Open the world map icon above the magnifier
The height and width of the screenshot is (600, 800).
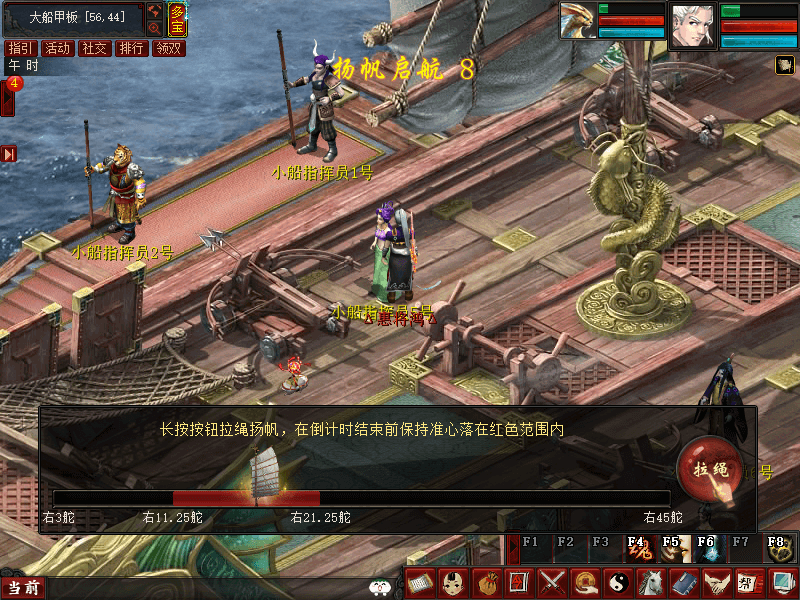pos(155,11)
